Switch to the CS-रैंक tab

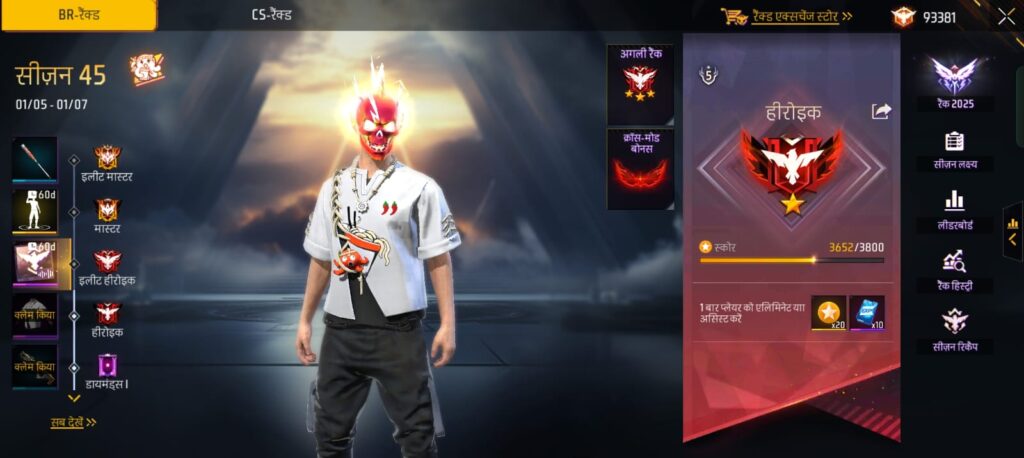pyautogui.click(x=272, y=15)
